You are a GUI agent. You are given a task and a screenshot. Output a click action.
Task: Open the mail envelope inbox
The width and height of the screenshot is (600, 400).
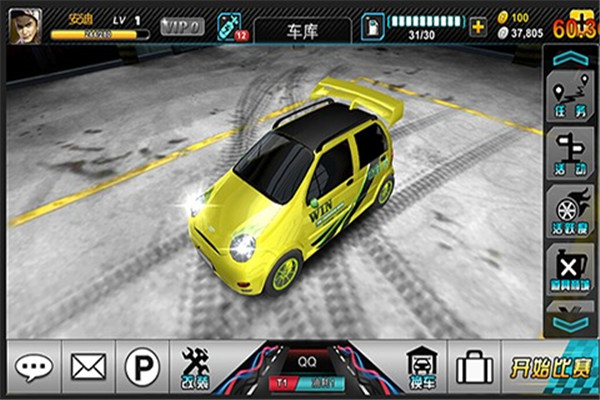(x=87, y=367)
